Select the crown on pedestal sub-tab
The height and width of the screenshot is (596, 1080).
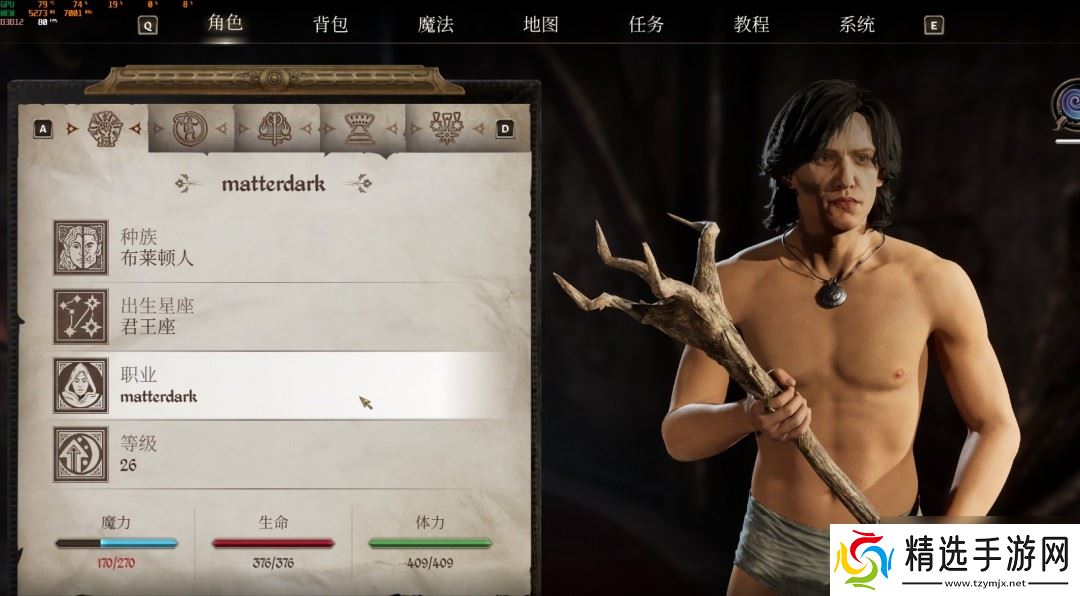tap(359, 128)
